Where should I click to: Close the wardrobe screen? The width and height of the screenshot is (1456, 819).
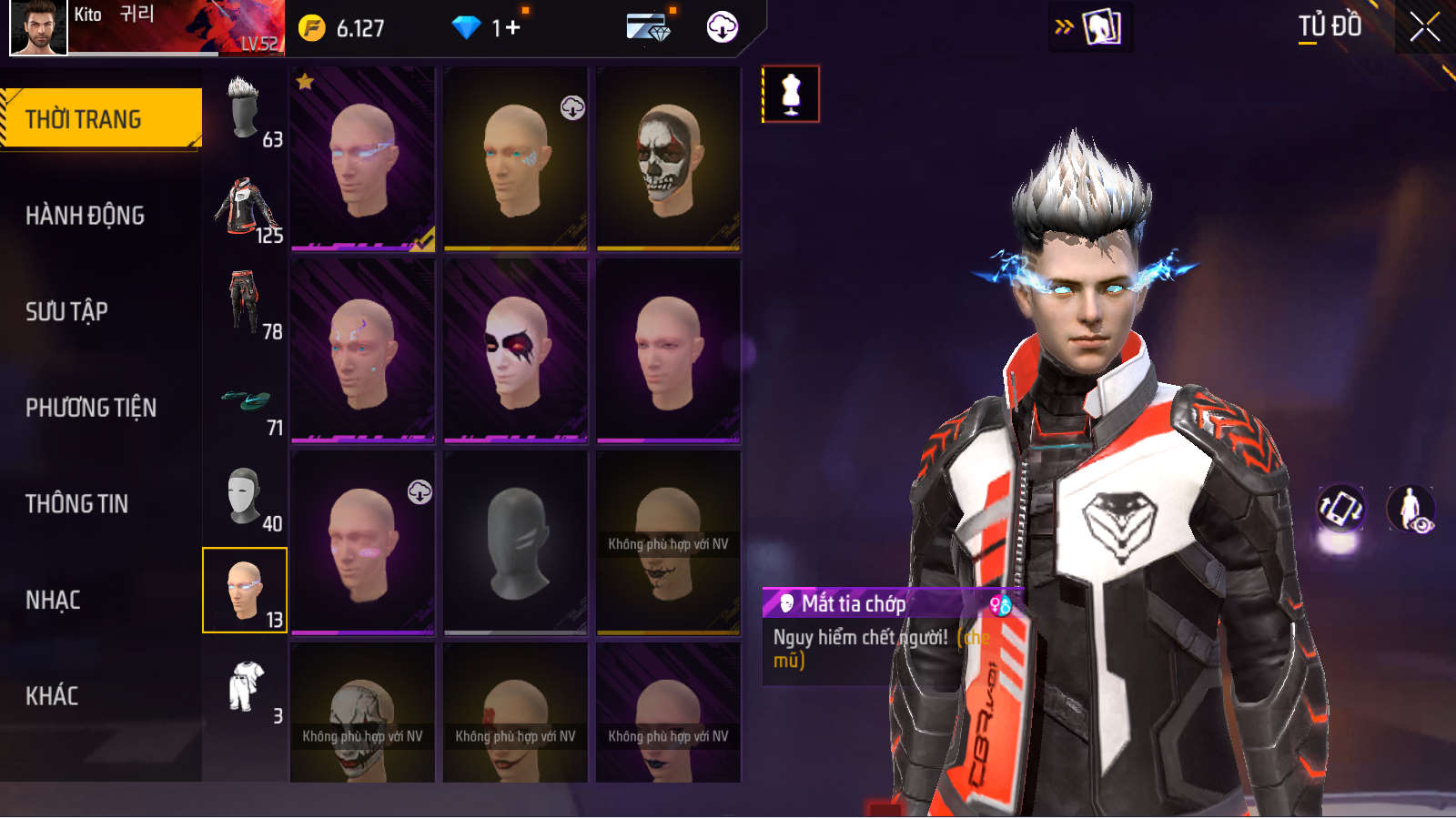click(x=1424, y=27)
